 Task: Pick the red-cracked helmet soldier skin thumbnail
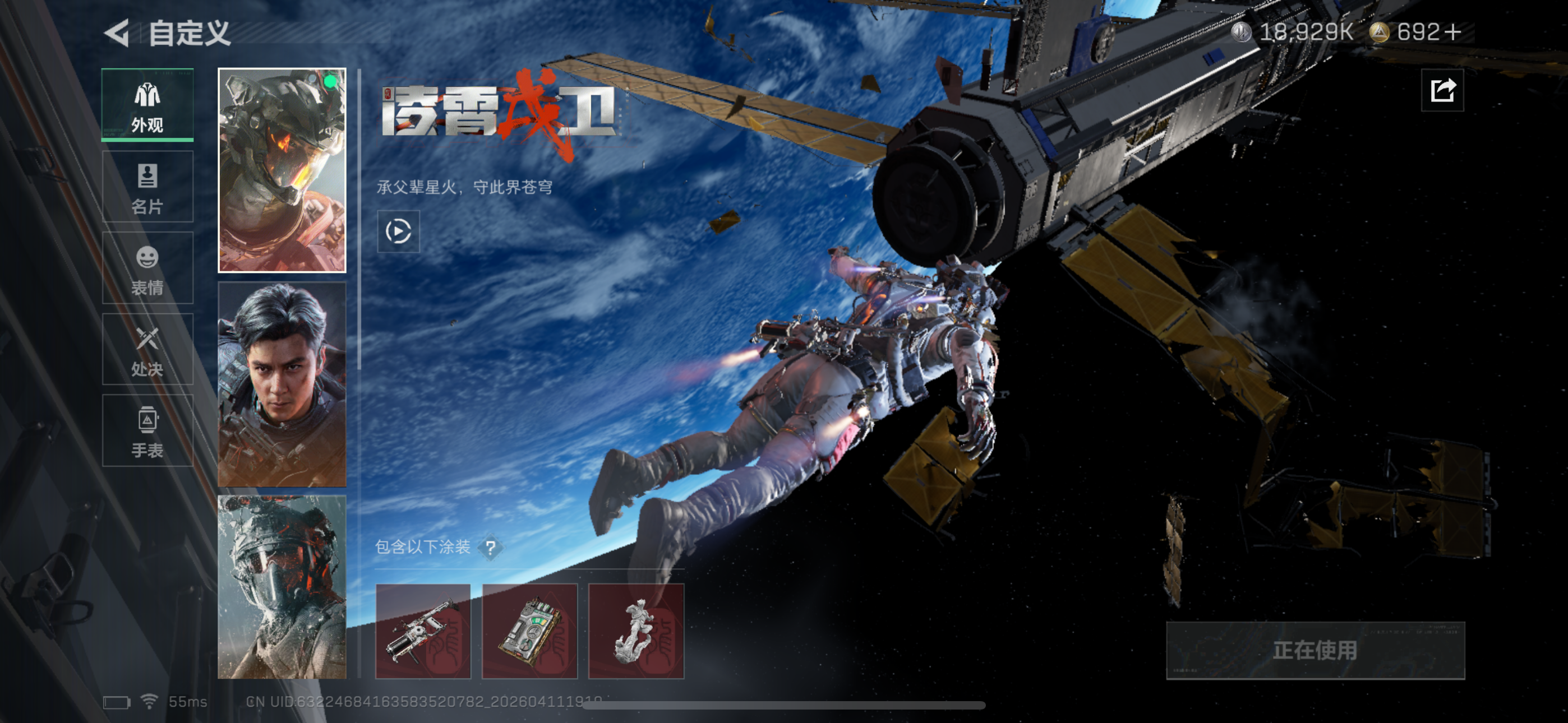pos(282,587)
